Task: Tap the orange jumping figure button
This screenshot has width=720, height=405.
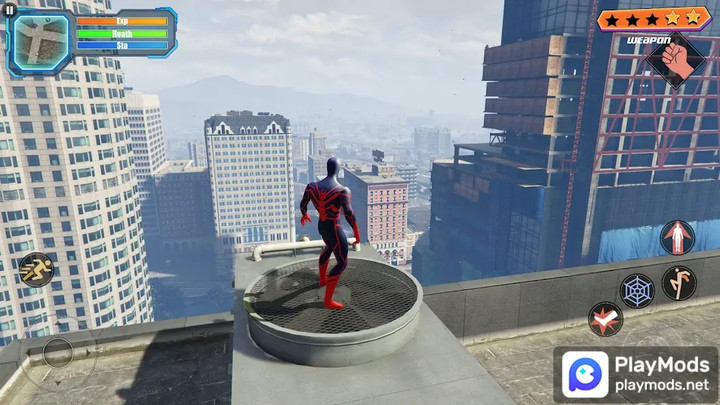Action: coord(679,283)
